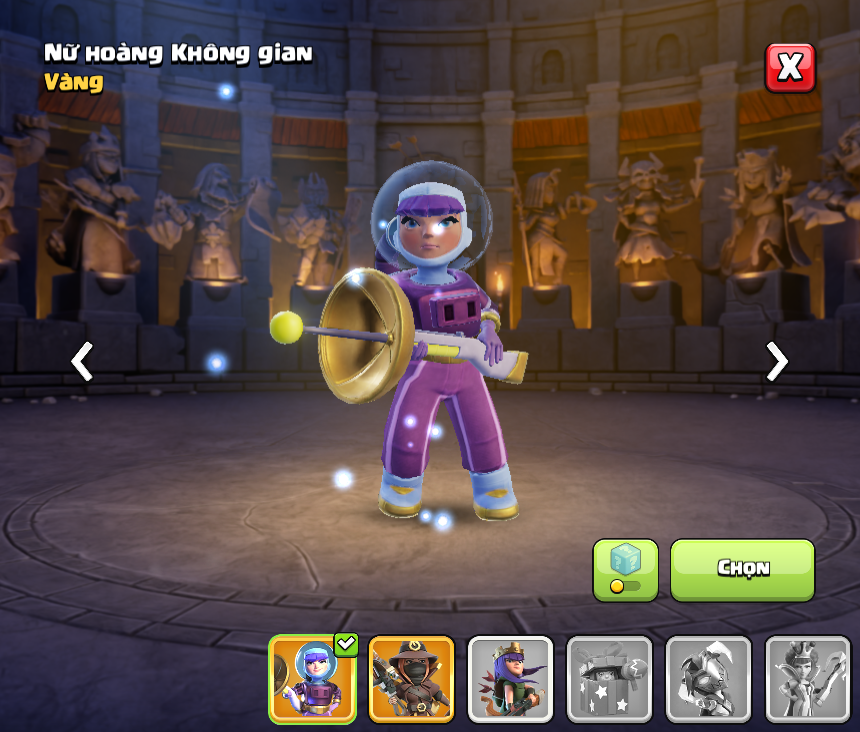Toggle the cube random skin button
860x732 pixels.
pos(625,570)
